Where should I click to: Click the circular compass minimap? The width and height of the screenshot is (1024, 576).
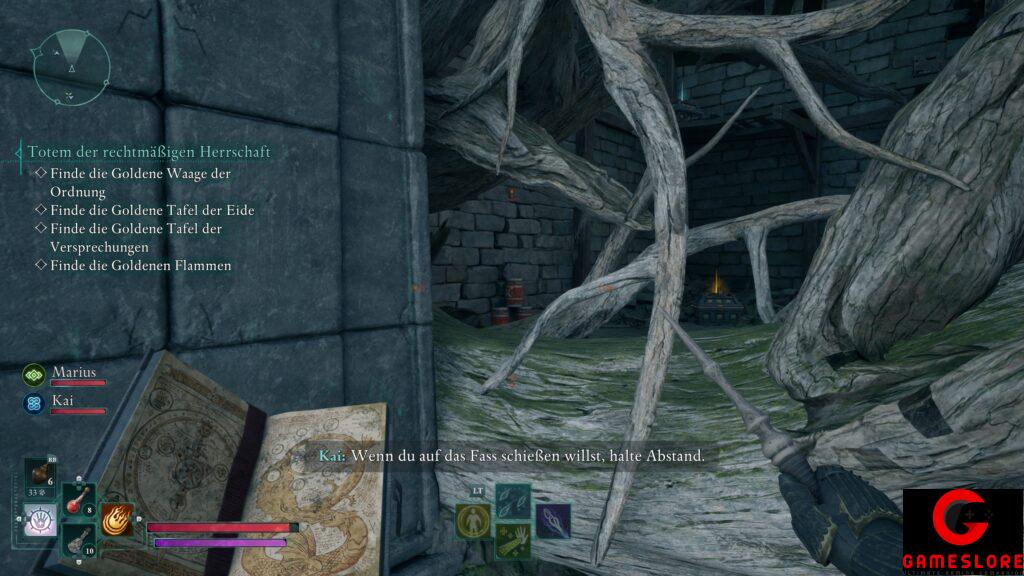[70, 65]
